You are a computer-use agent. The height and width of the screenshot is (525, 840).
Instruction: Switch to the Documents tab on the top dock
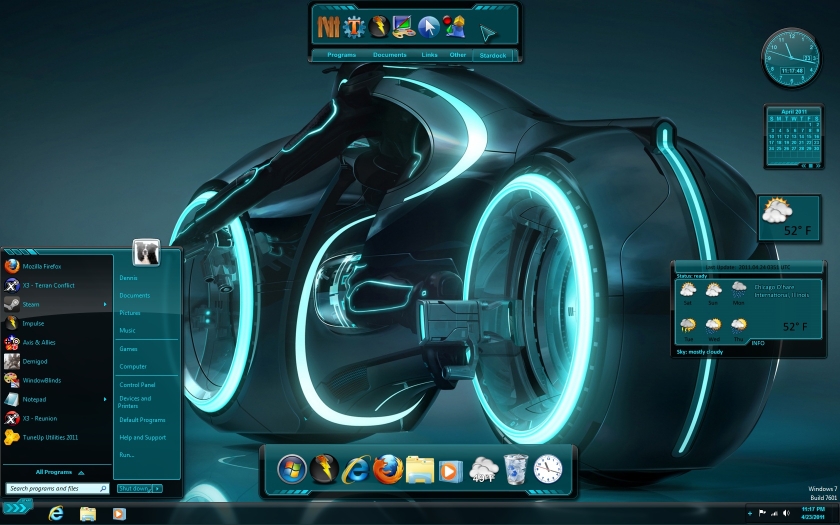coord(390,55)
